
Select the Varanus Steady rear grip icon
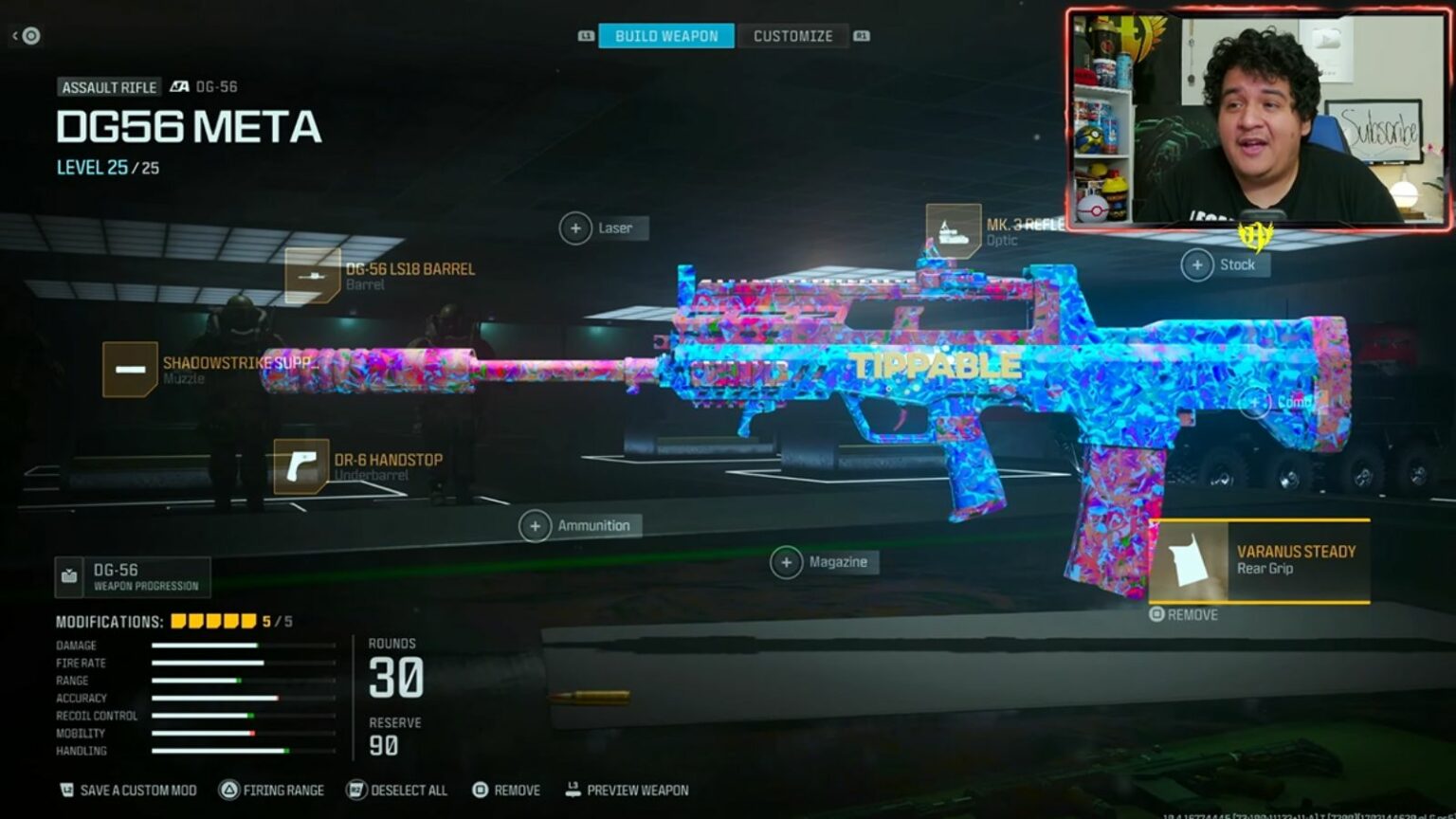[1190, 561]
